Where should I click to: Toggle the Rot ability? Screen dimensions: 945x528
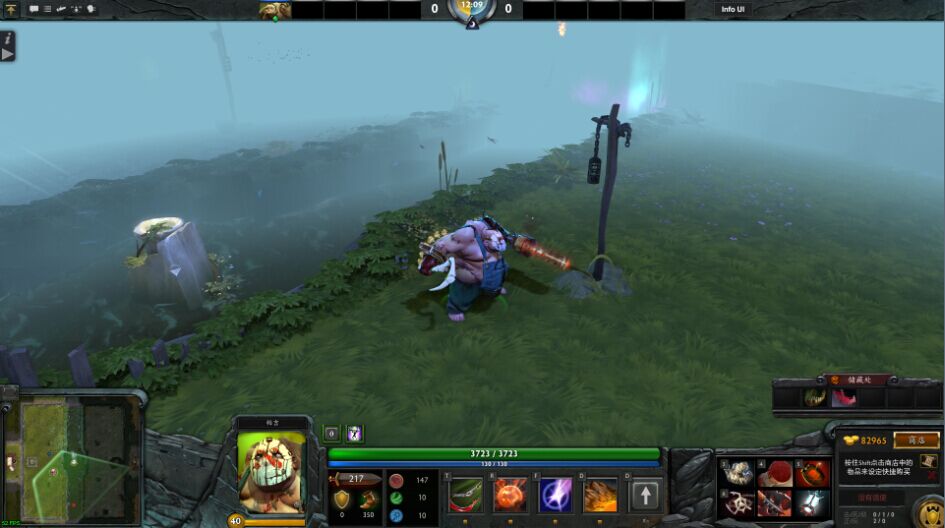(510, 495)
